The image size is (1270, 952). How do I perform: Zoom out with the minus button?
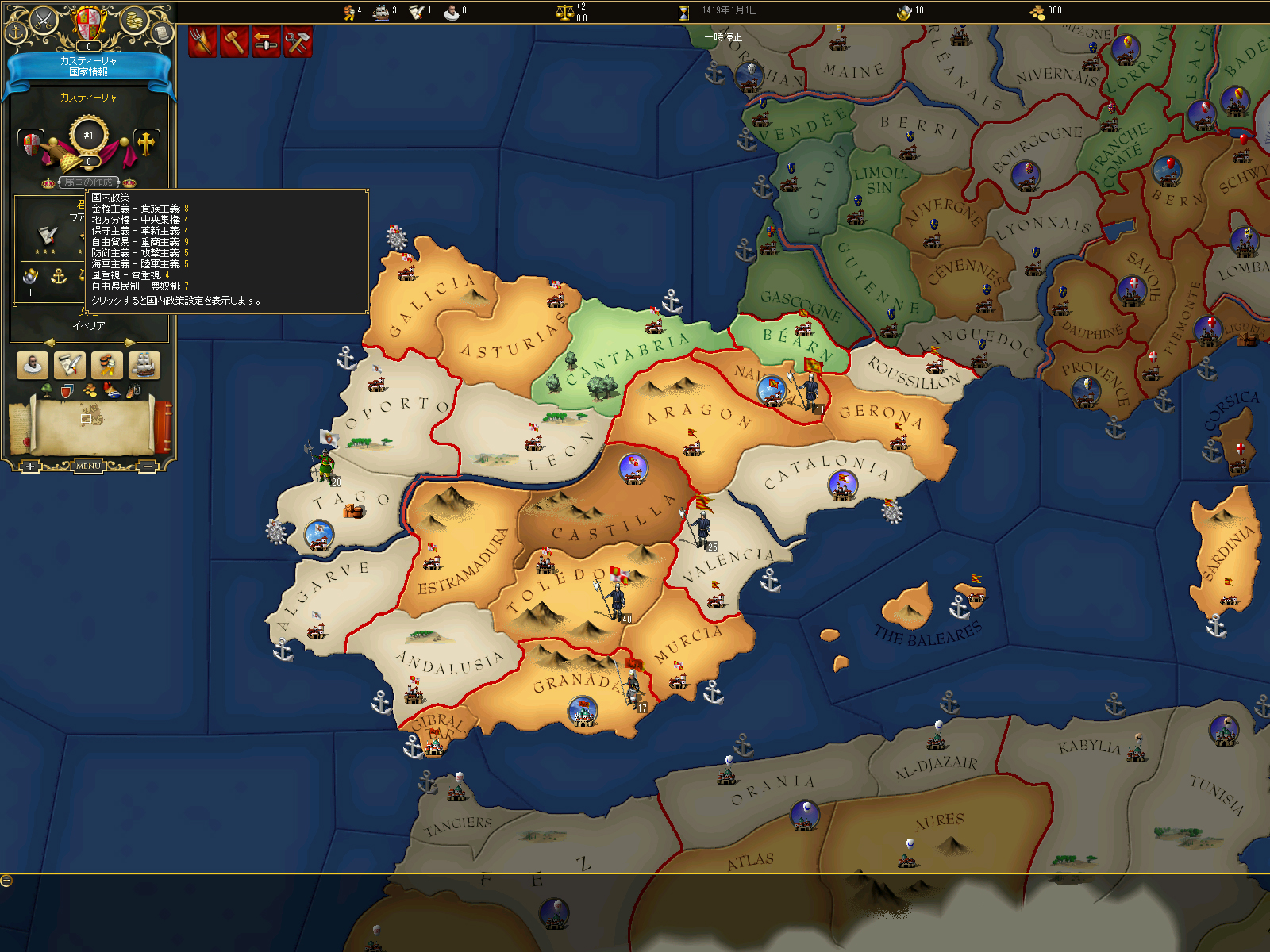[x=148, y=466]
